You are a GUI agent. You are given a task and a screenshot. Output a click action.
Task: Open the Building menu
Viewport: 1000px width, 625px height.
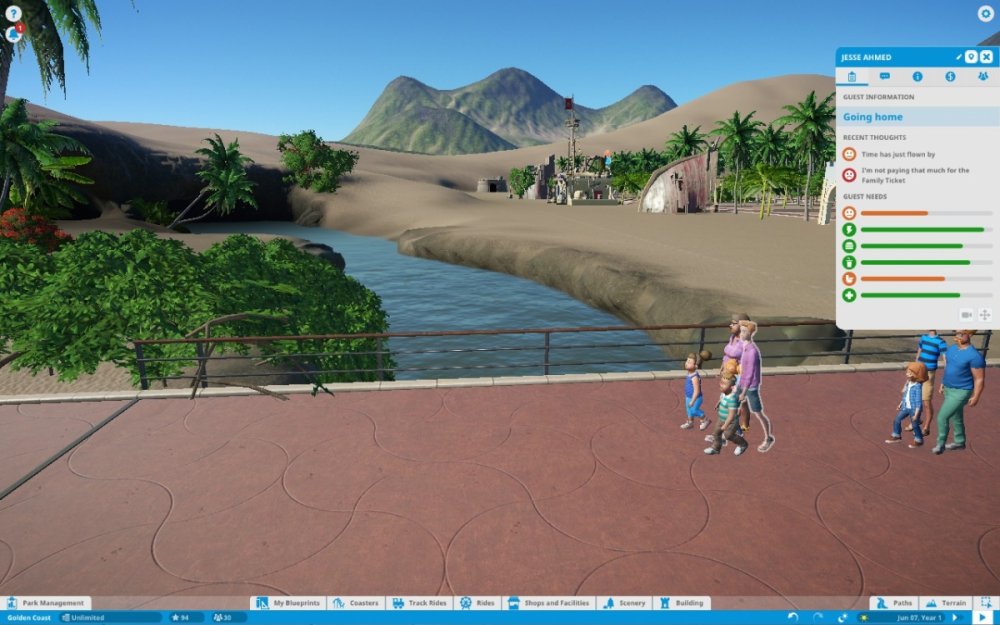pyautogui.click(x=681, y=603)
